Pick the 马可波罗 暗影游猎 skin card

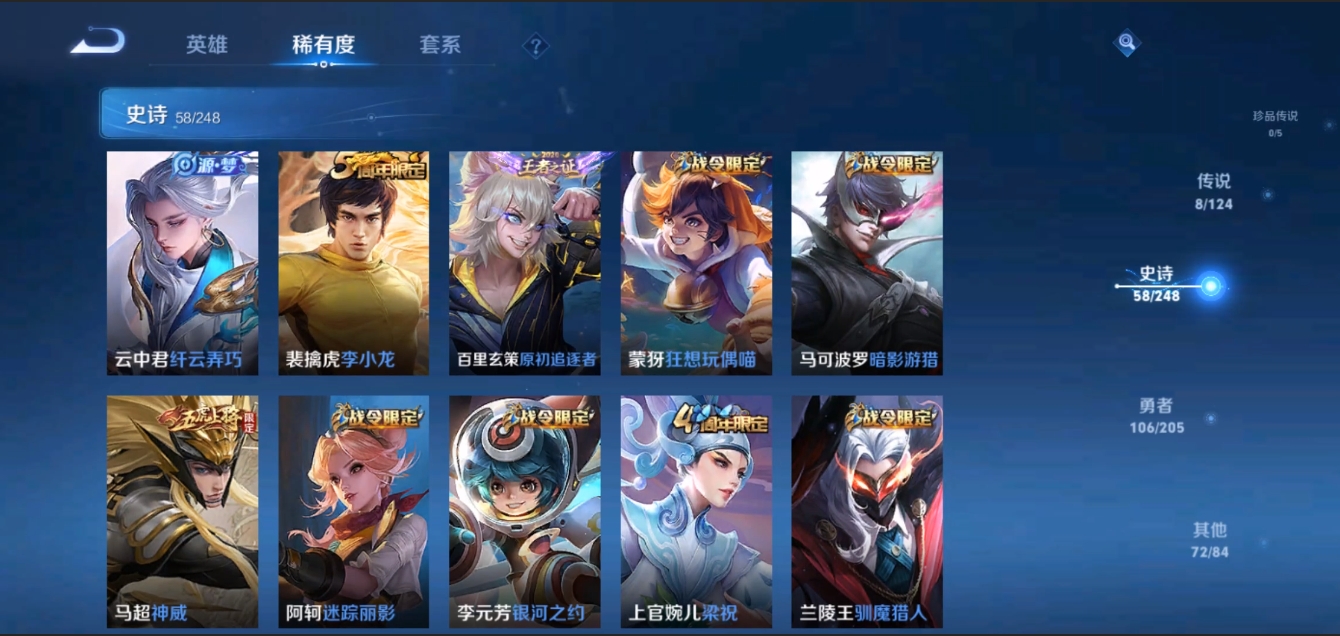point(867,263)
